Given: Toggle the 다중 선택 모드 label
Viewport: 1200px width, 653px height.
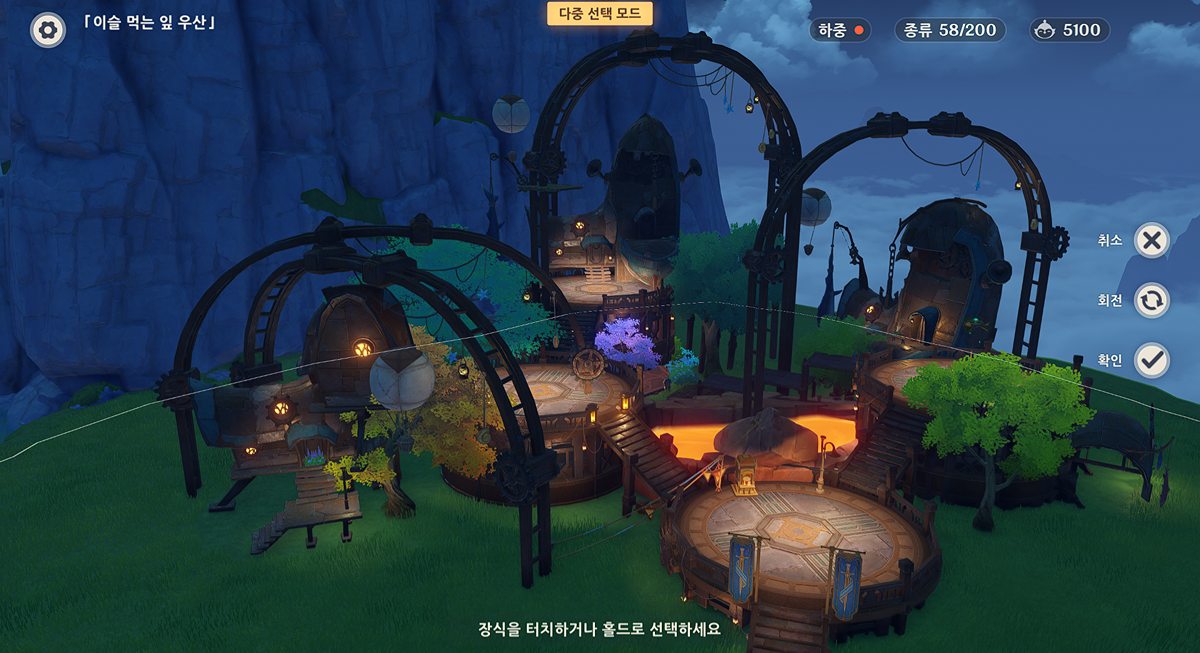Looking at the screenshot, I should click(x=600, y=13).
